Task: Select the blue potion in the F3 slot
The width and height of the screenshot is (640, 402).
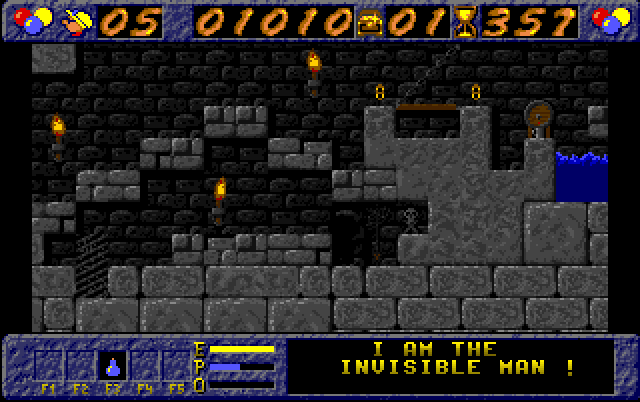Action: [113, 365]
